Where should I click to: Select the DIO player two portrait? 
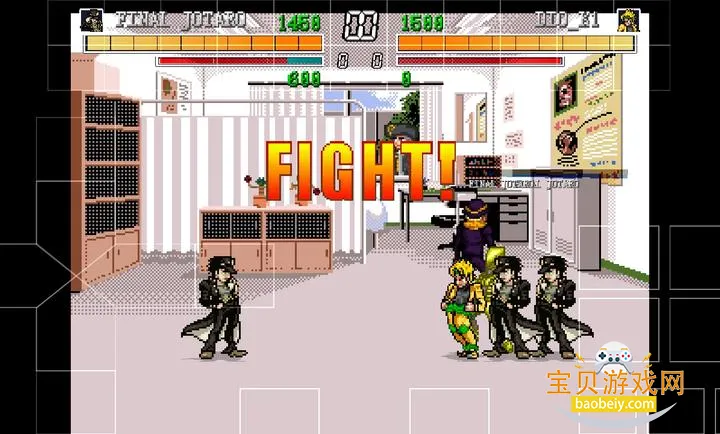pyautogui.click(x=627, y=20)
